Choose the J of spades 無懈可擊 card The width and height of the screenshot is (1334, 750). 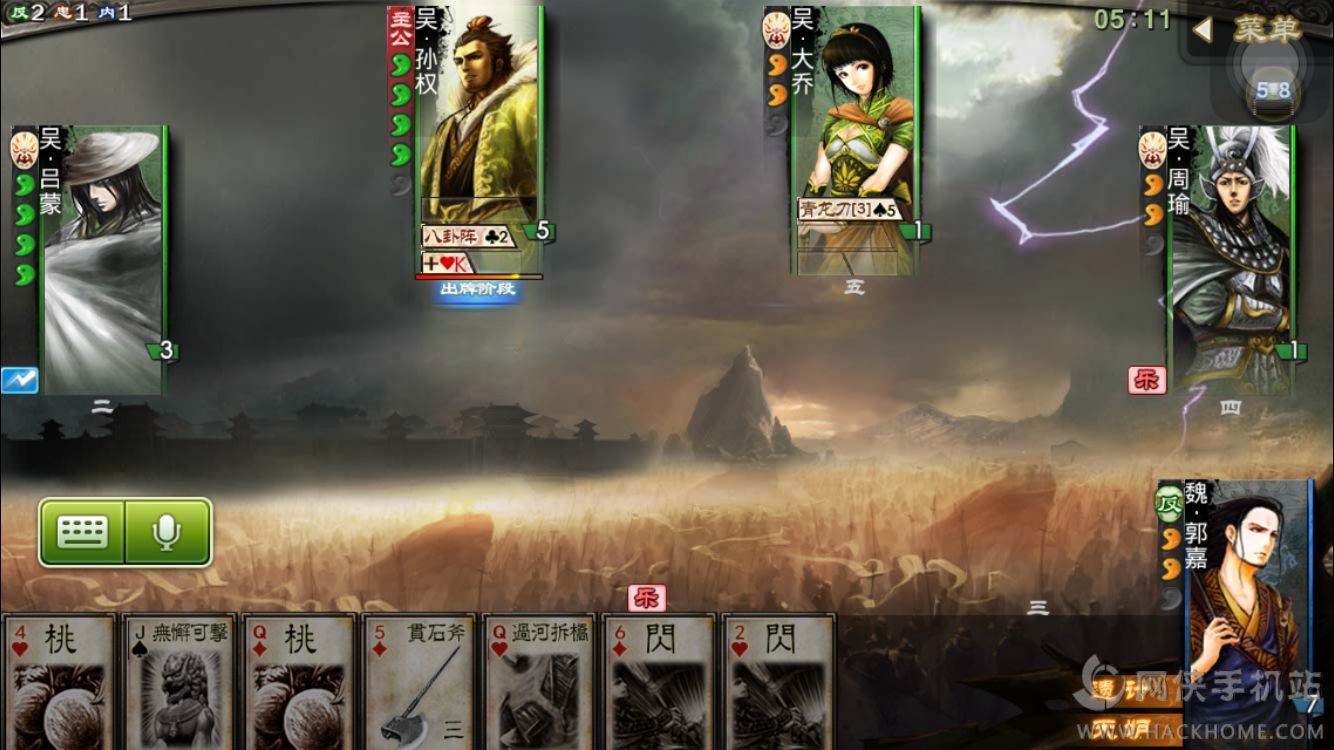pos(179,682)
